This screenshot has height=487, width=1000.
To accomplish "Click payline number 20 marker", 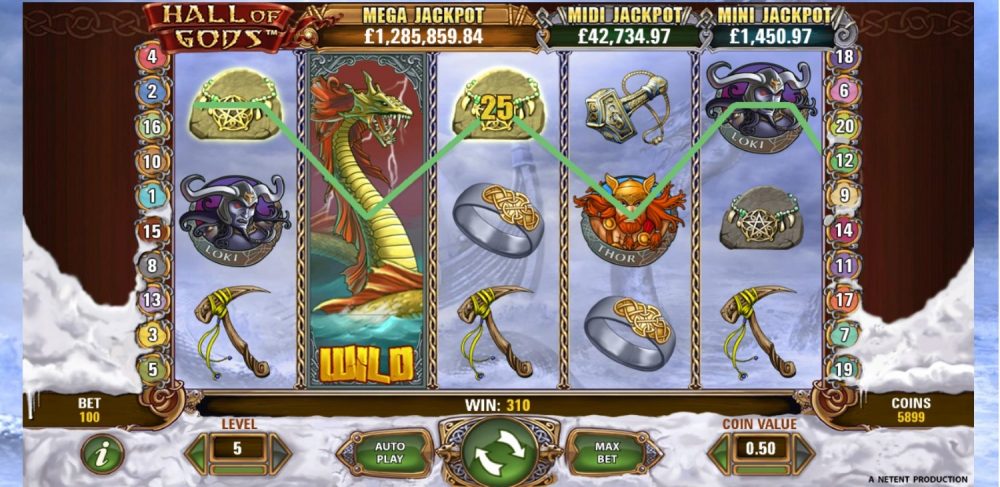I will pos(845,126).
